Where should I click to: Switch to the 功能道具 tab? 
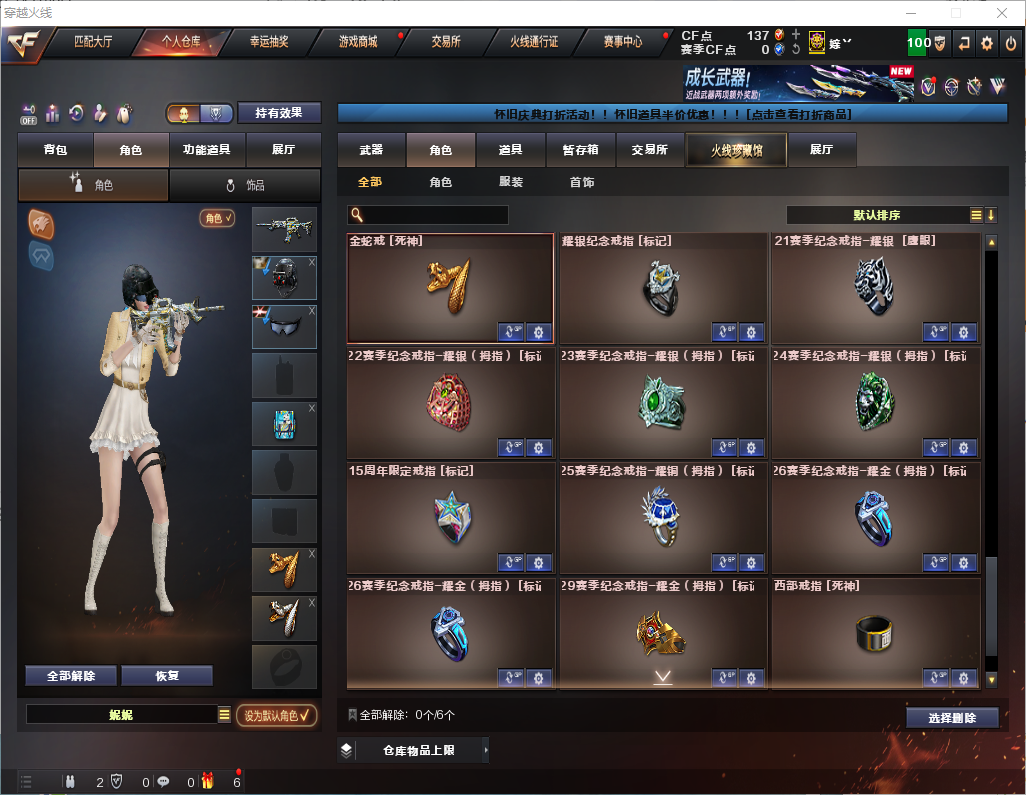207,150
